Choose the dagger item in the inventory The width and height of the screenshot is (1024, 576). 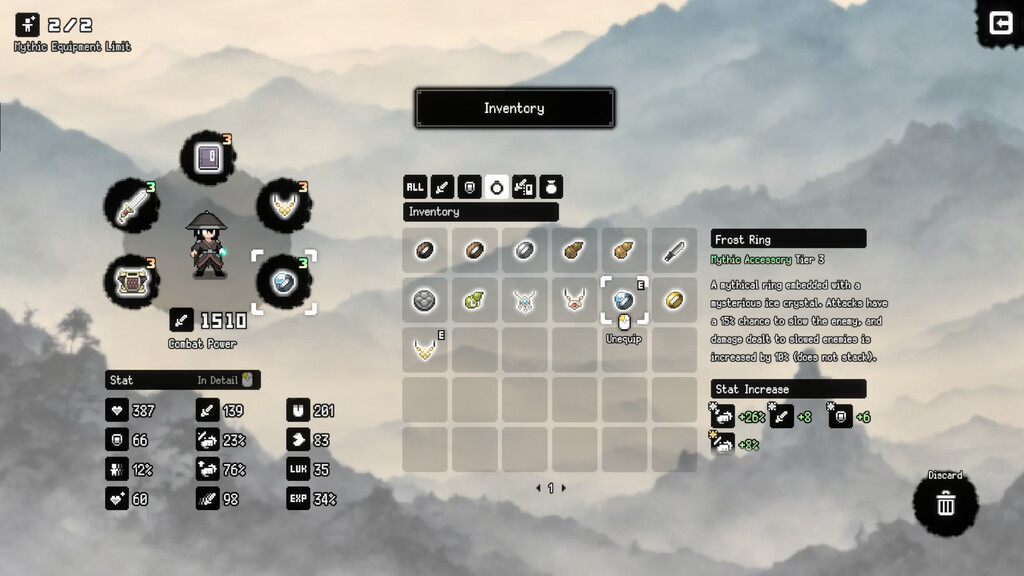(674, 250)
